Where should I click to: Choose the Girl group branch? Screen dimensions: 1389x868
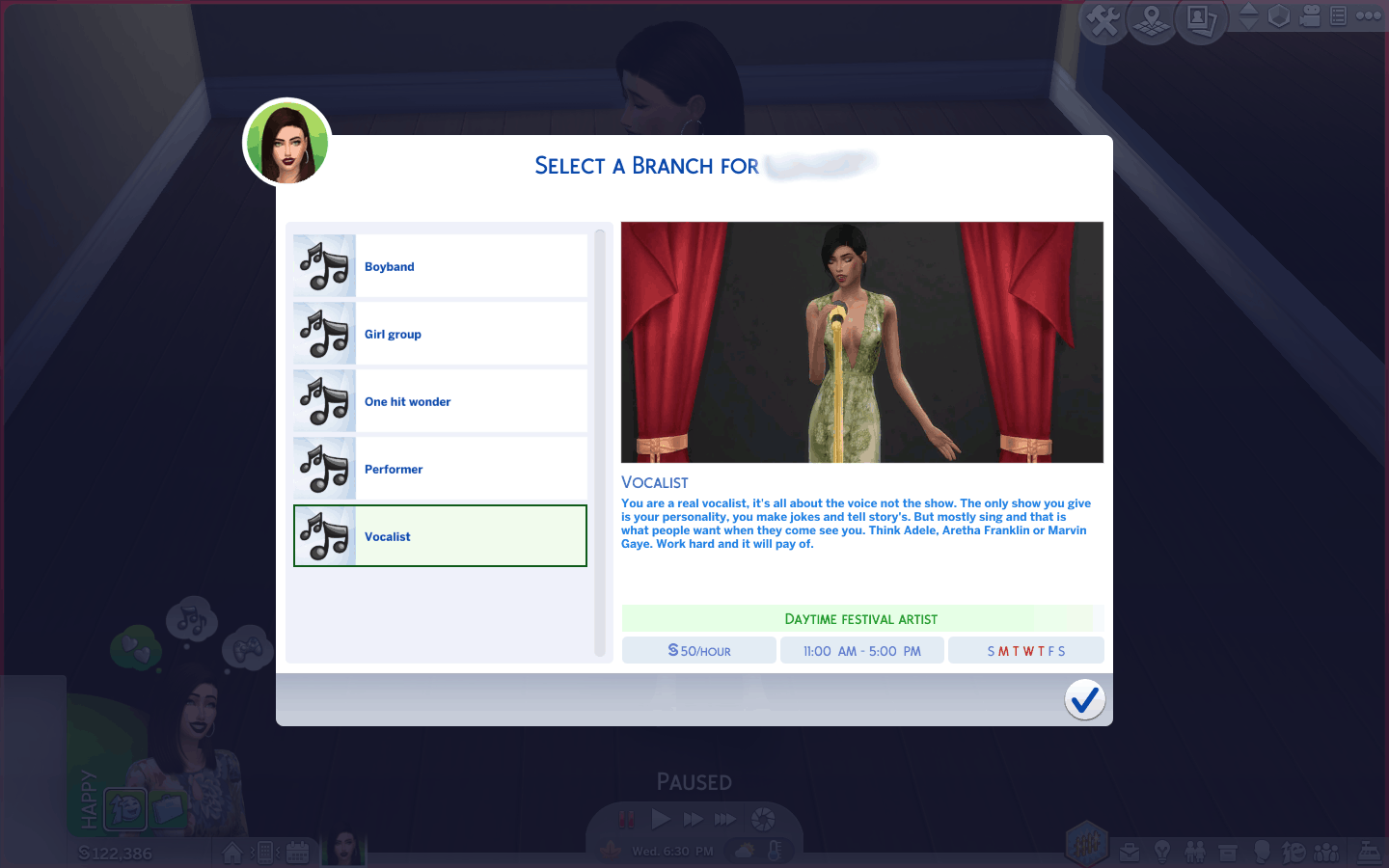pyautogui.click(x=440, y=334)
